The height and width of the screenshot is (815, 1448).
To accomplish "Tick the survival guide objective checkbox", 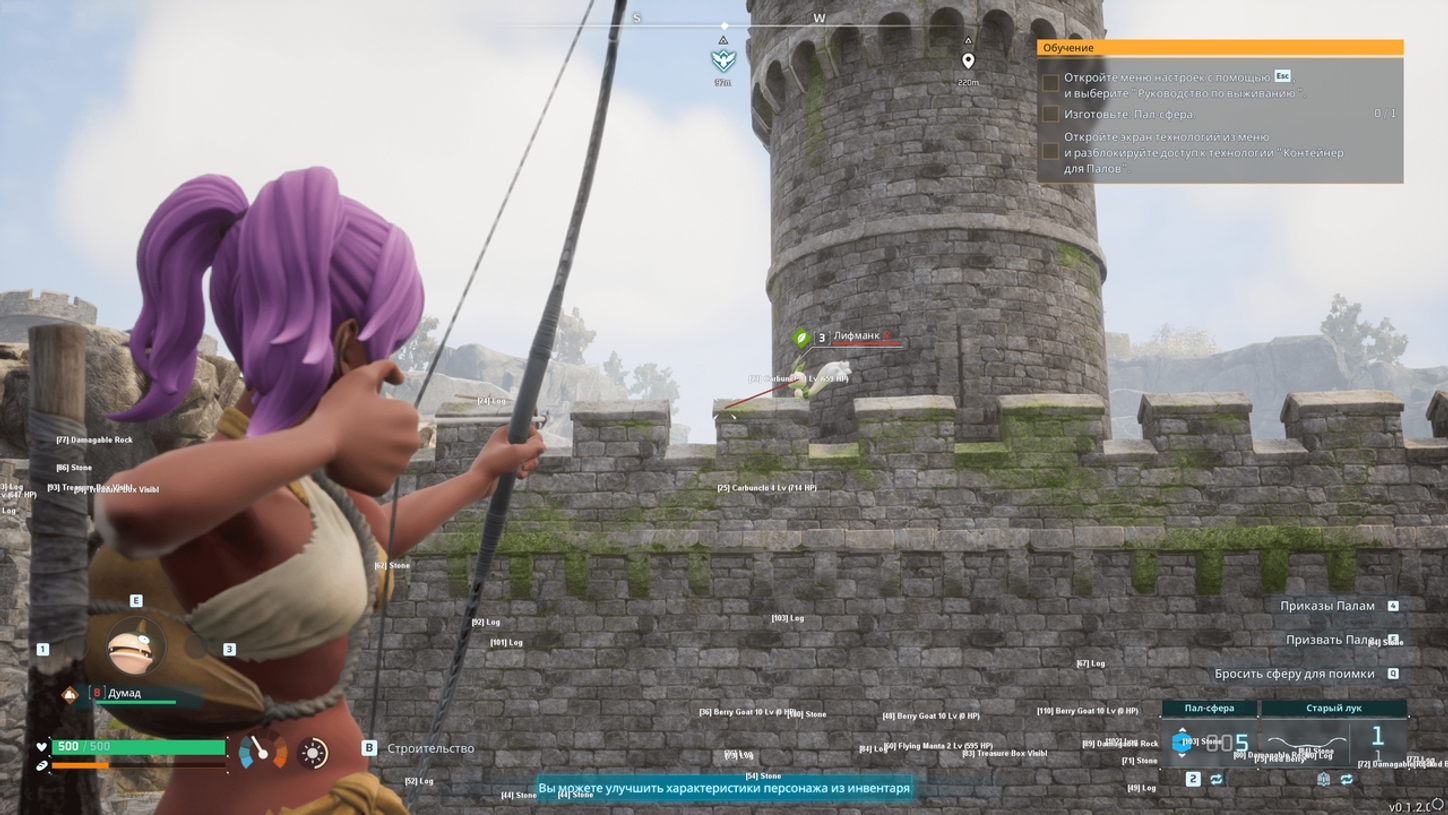I will tap(1050, 84).
